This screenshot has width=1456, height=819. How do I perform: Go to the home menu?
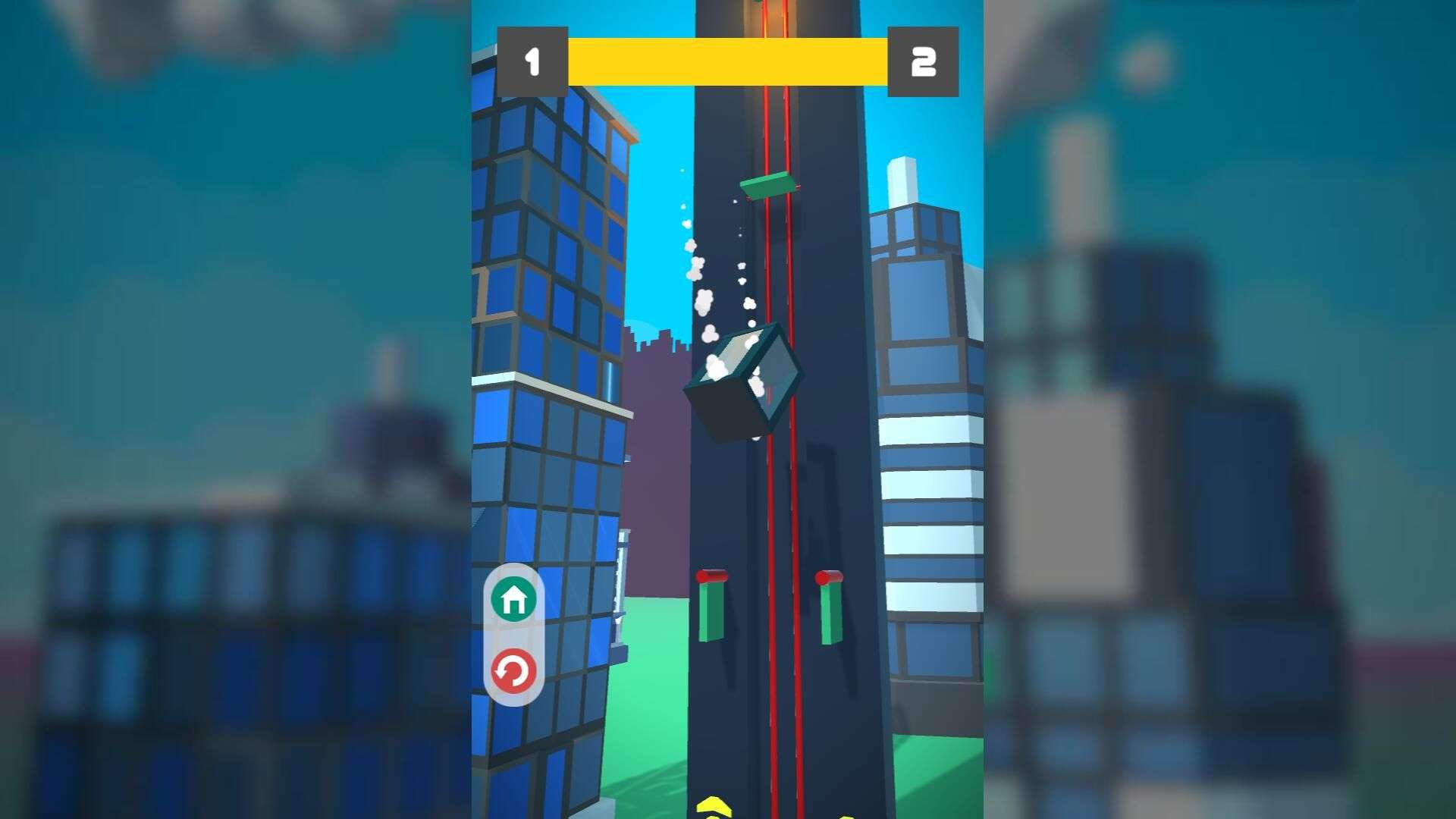click(513, 599)
